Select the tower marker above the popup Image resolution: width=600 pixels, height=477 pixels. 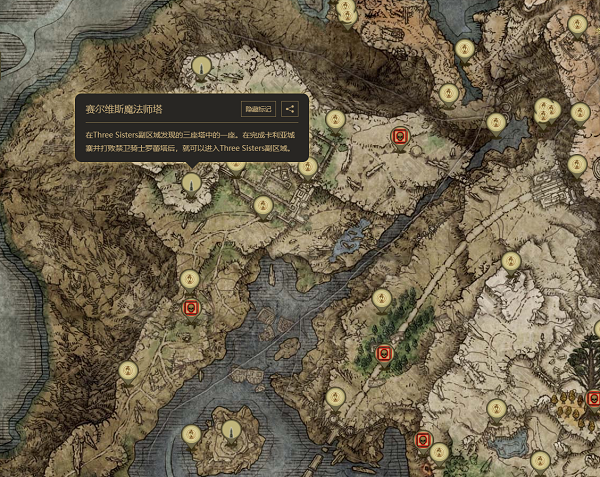click(203, 68)
